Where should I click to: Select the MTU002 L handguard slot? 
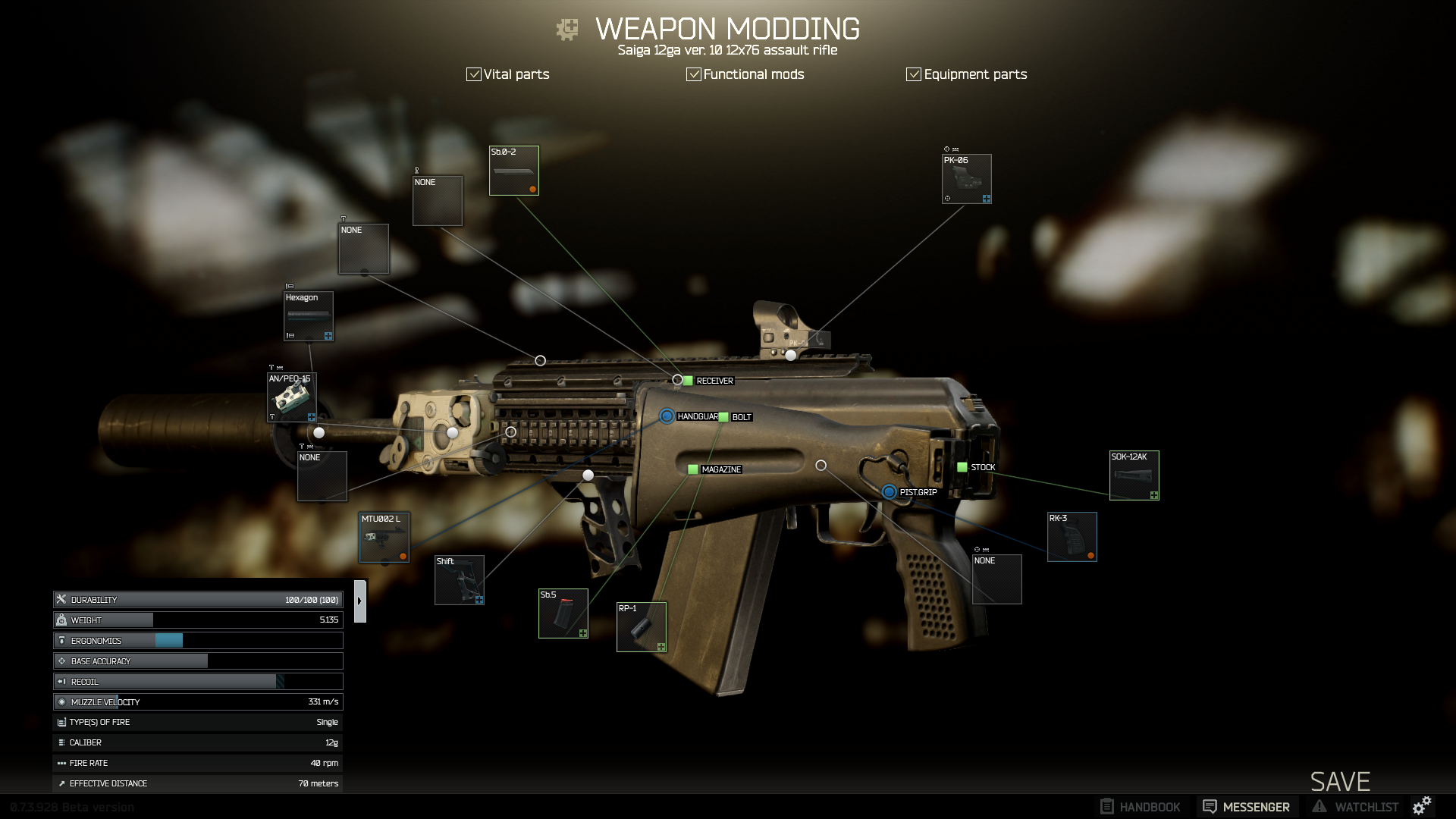tap(384, 538)
